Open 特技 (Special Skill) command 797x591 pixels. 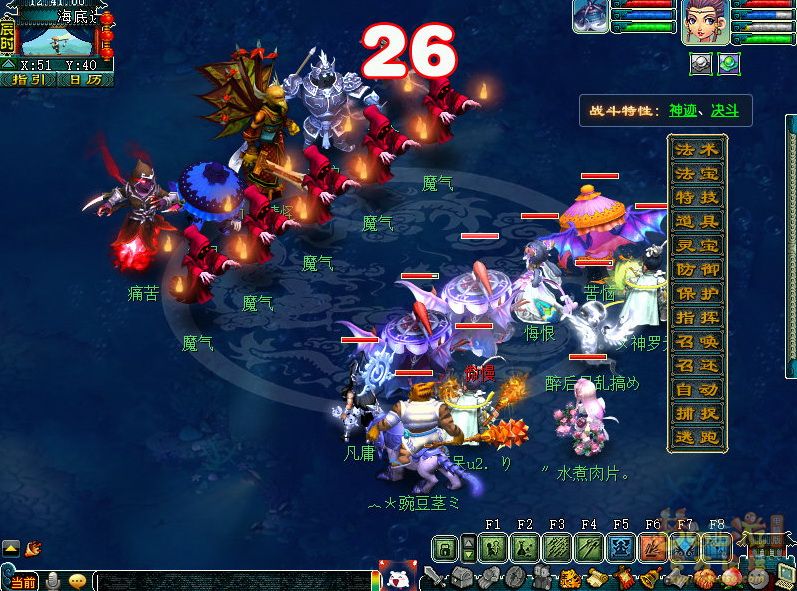pos(697,198)
